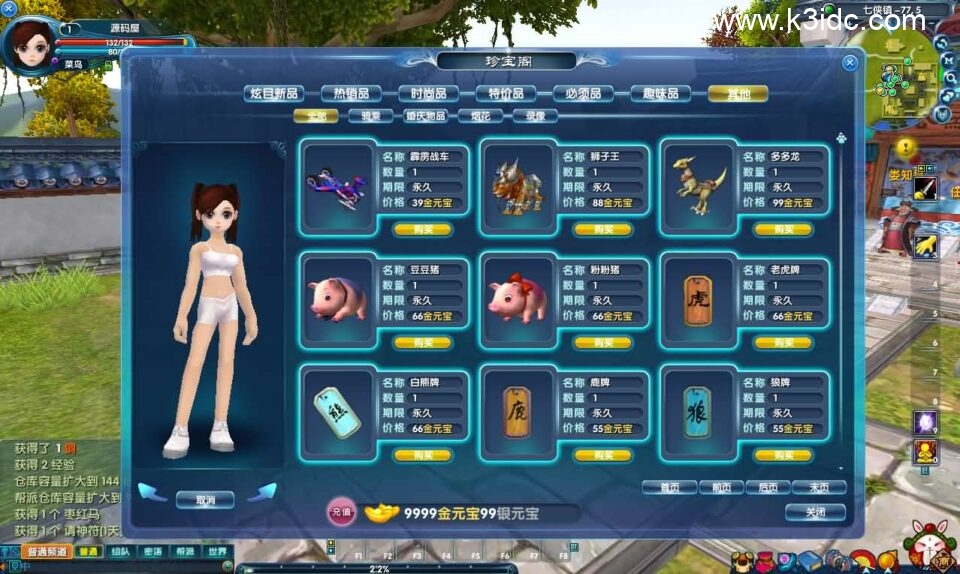Show the 炫目新品 category
This screenshot has height=574, width=960.
click(x=275, y=94)
